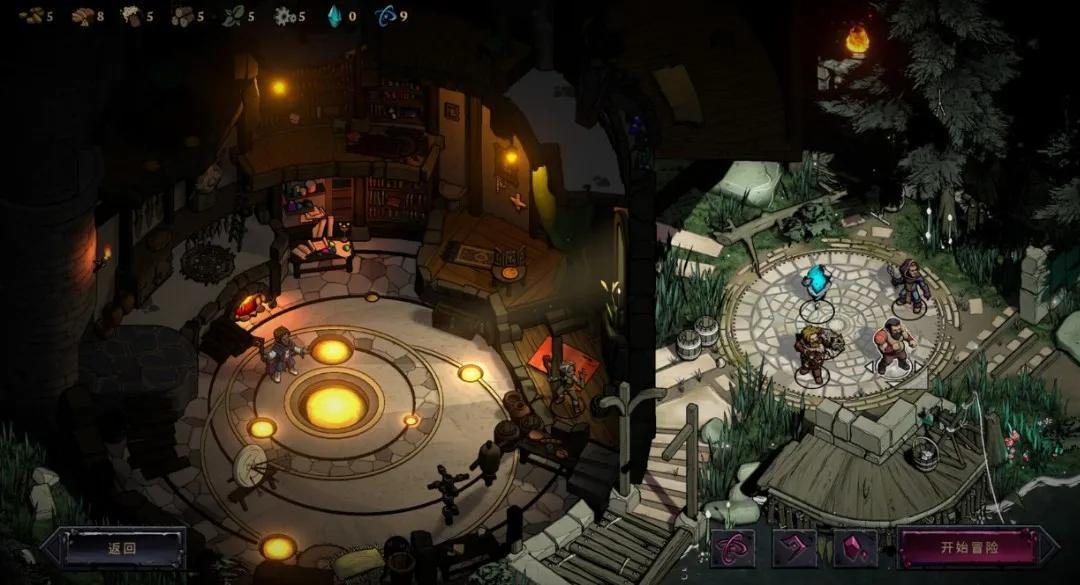Start the adventure with 开始冒险

pos(968,548)
